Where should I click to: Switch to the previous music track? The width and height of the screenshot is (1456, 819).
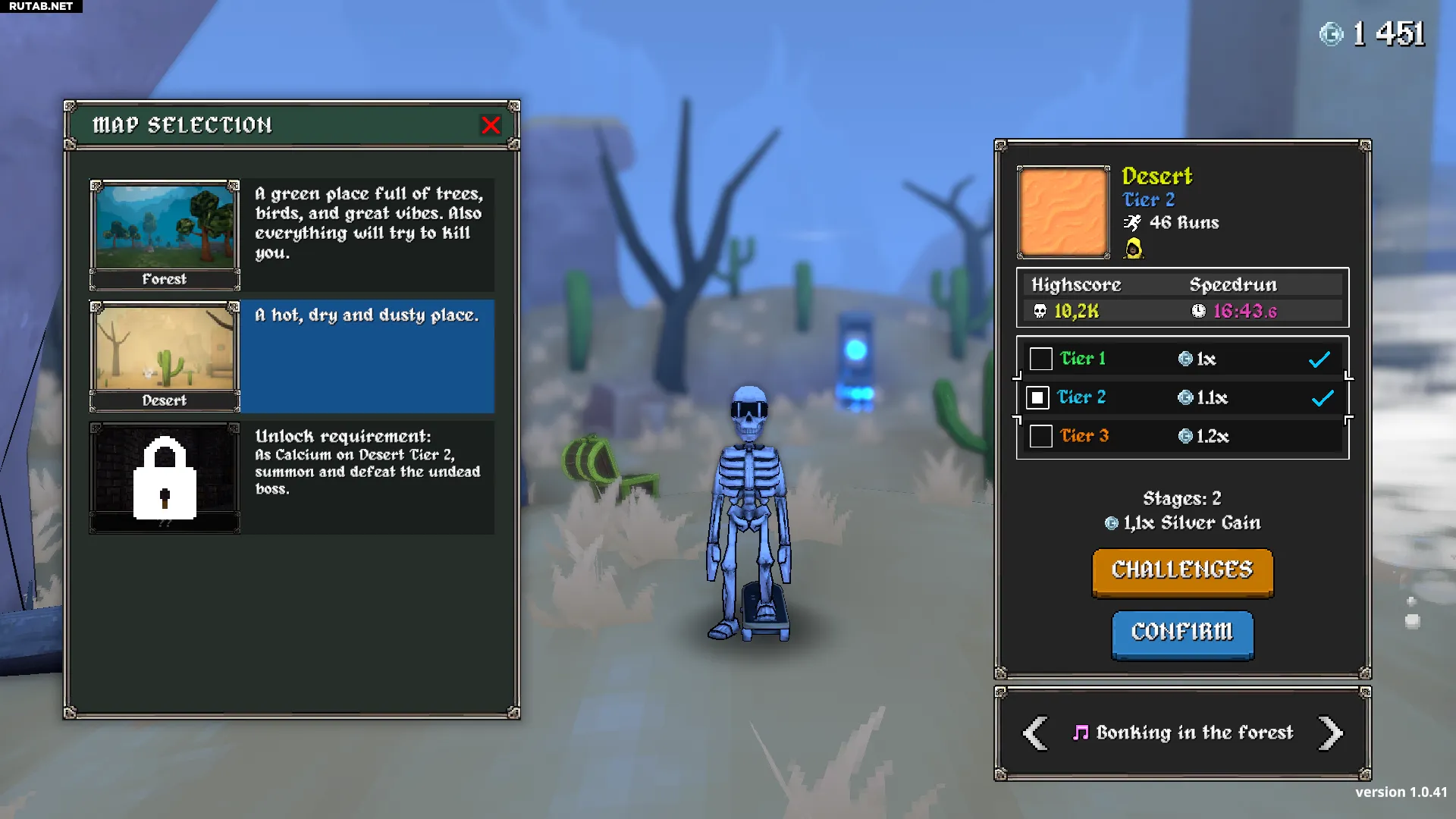click(x=1035, y=733)
